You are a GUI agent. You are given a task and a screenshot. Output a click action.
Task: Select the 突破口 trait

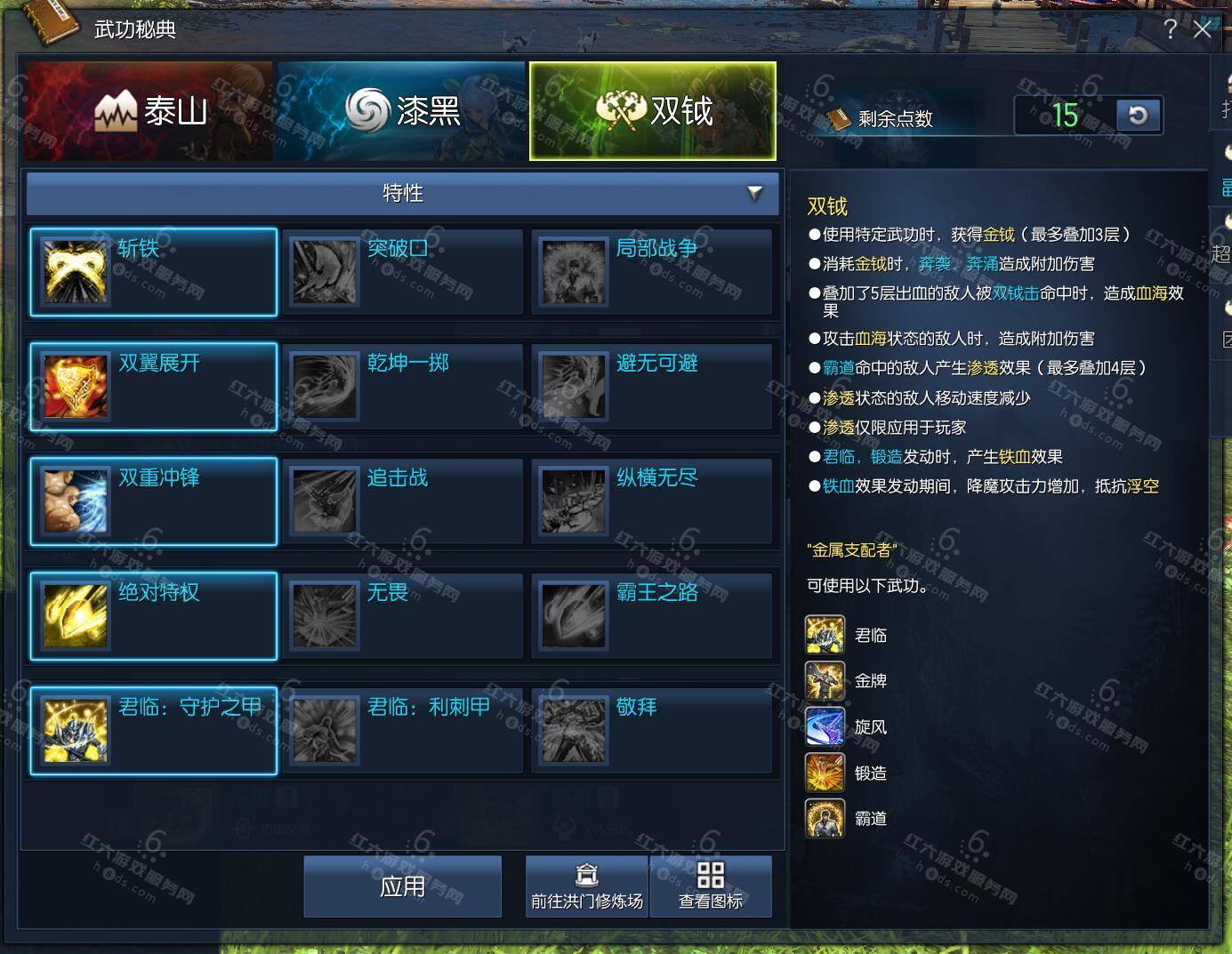403,272
